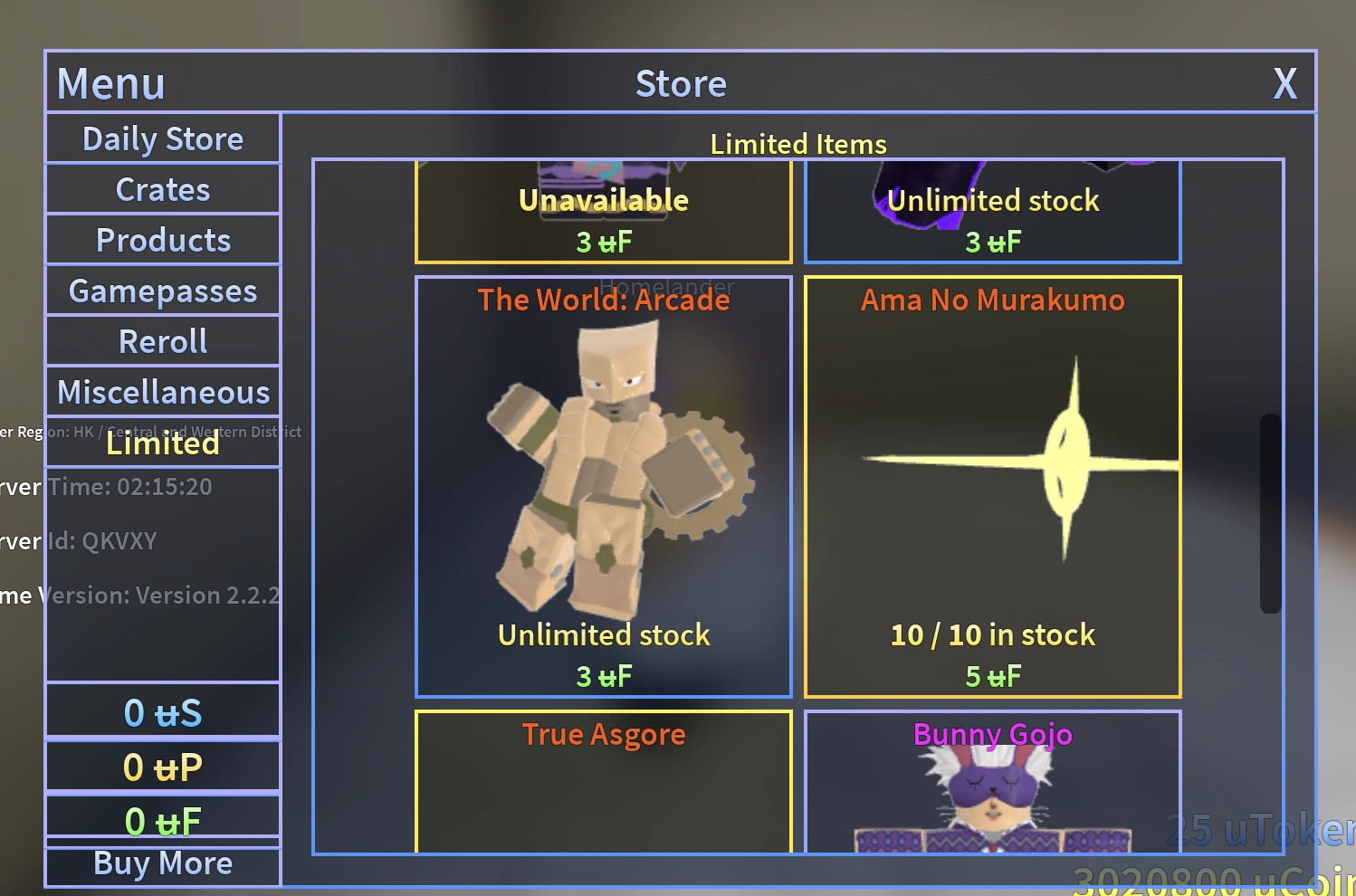Click the 0 uP currency display

pos(162,766)
